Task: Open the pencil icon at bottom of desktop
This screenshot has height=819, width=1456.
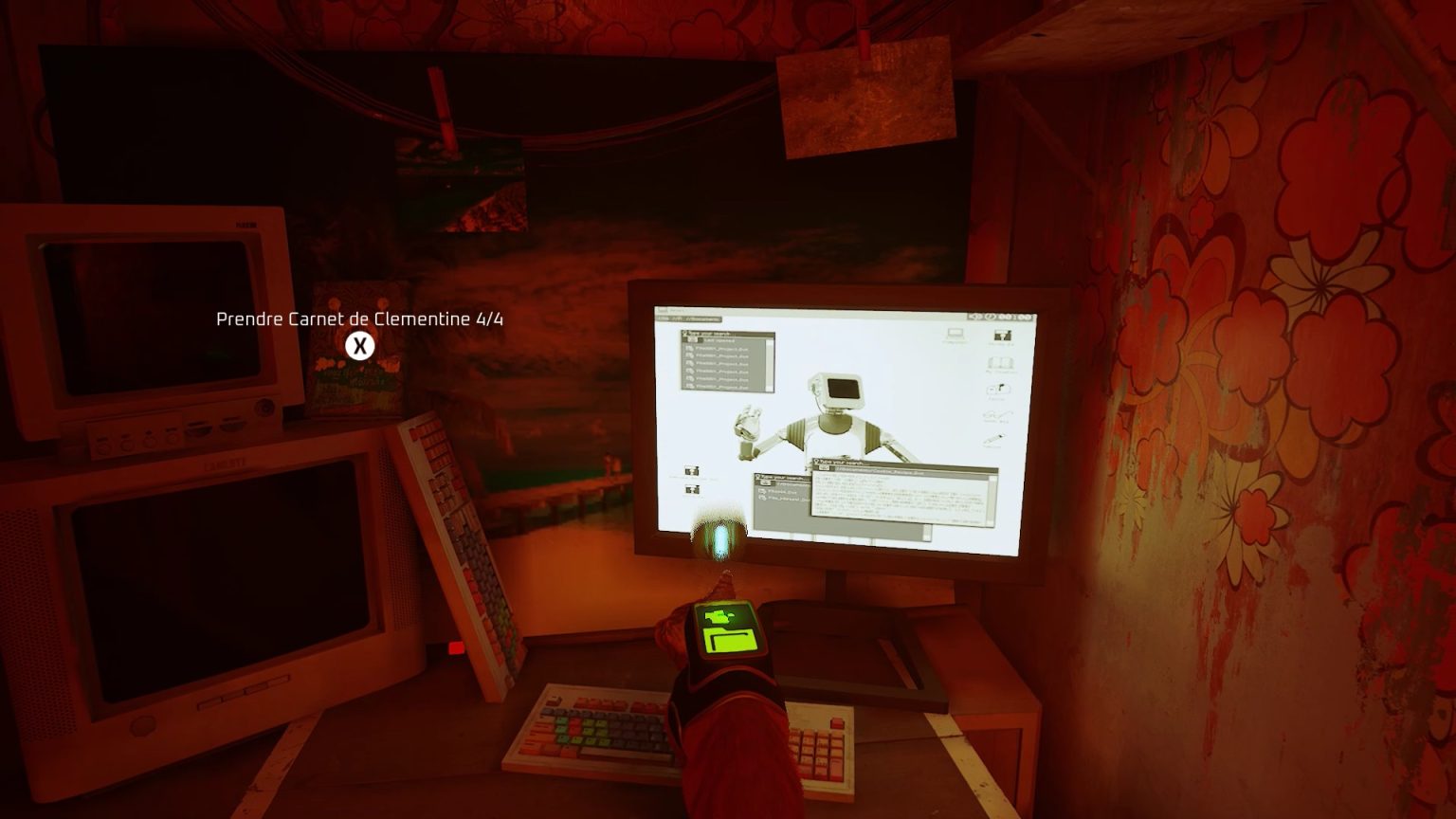Action: pos(993,438)
